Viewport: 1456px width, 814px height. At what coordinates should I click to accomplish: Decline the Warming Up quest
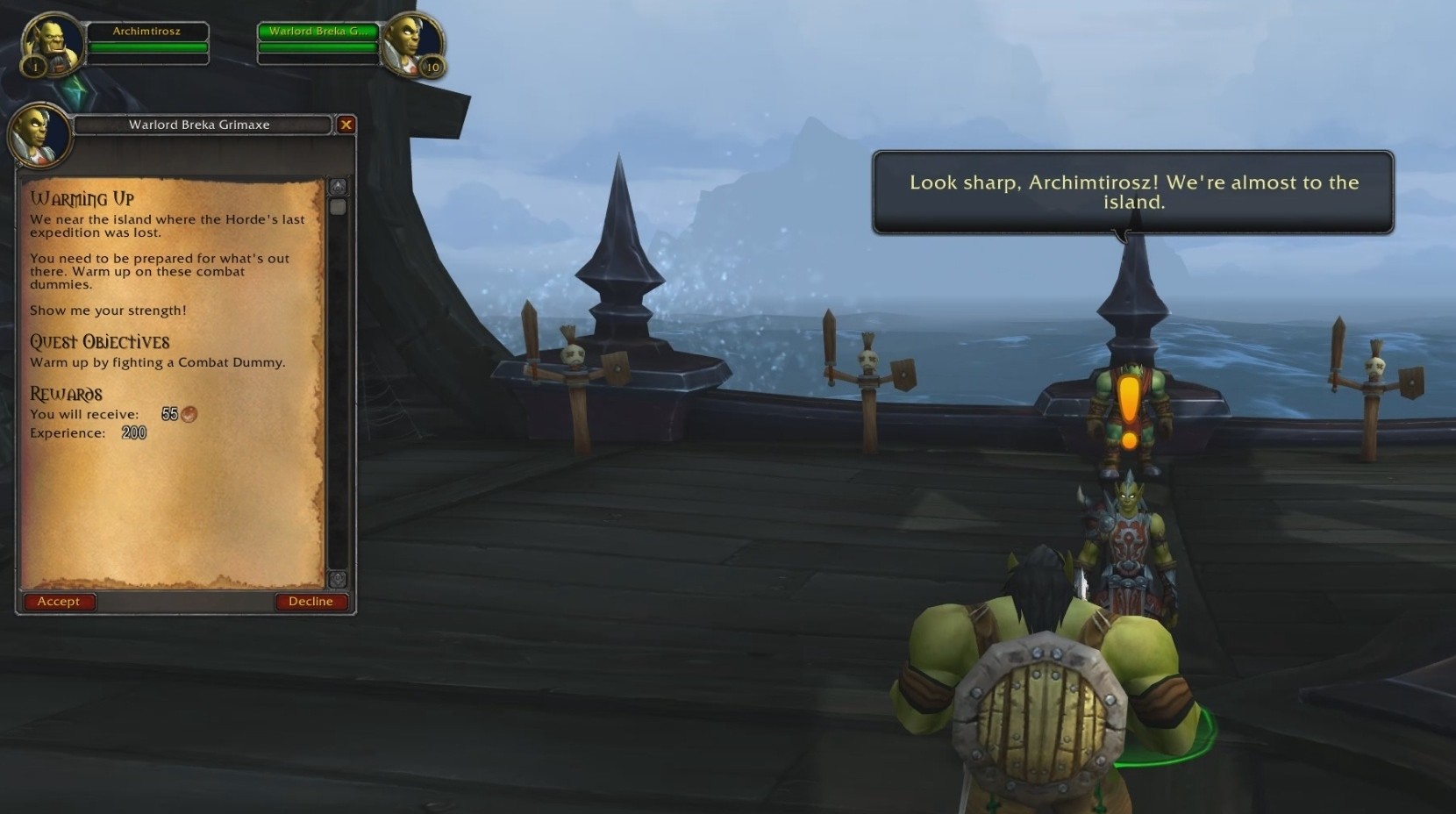click(310, 602)
